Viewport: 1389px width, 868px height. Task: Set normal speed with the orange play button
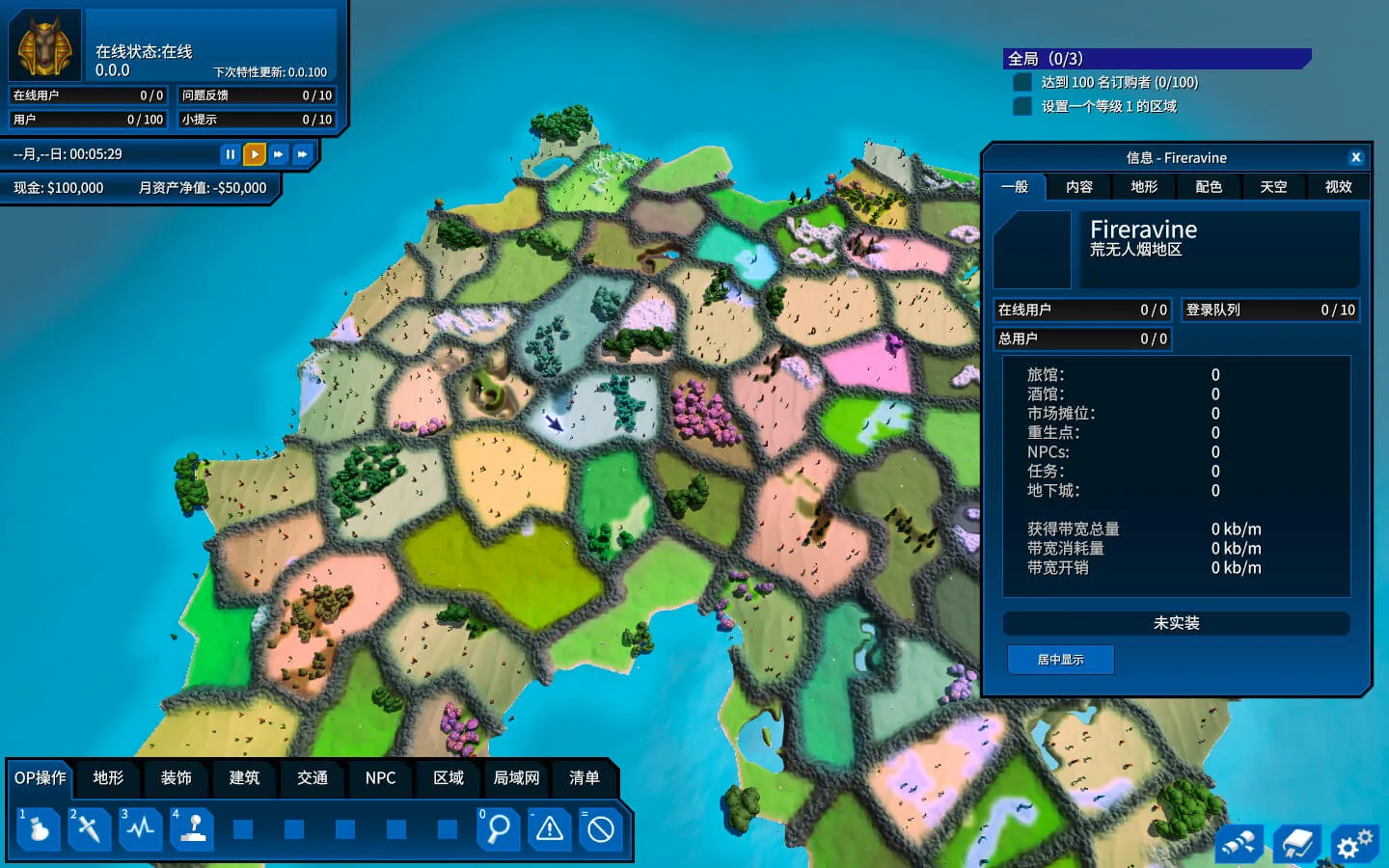coord(254,154)
